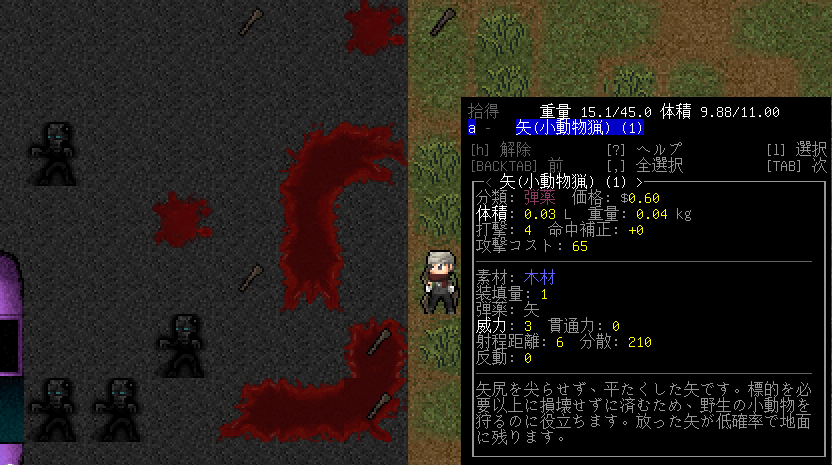Select the 矢(小動物猟) item row

[x=578, y=128]
